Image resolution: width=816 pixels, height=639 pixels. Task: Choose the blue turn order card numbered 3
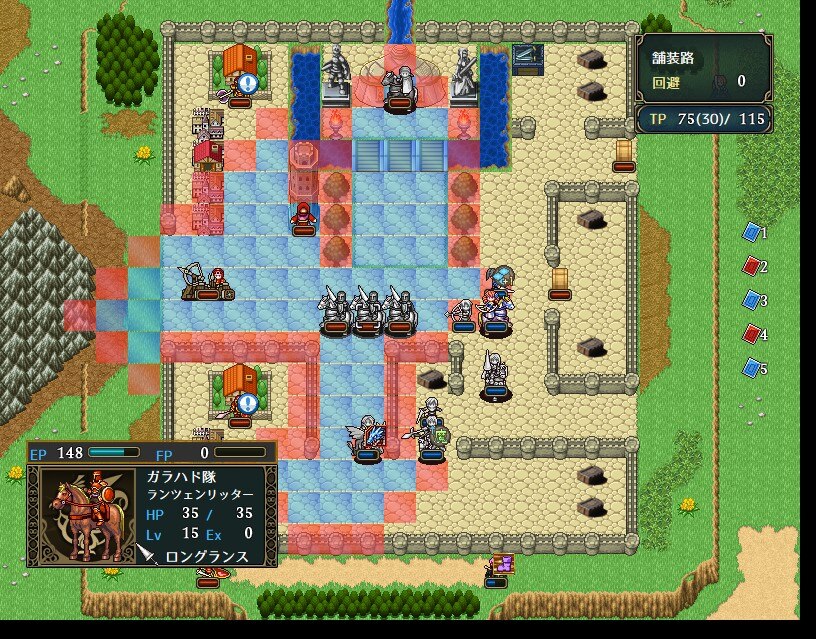[752, 300]
